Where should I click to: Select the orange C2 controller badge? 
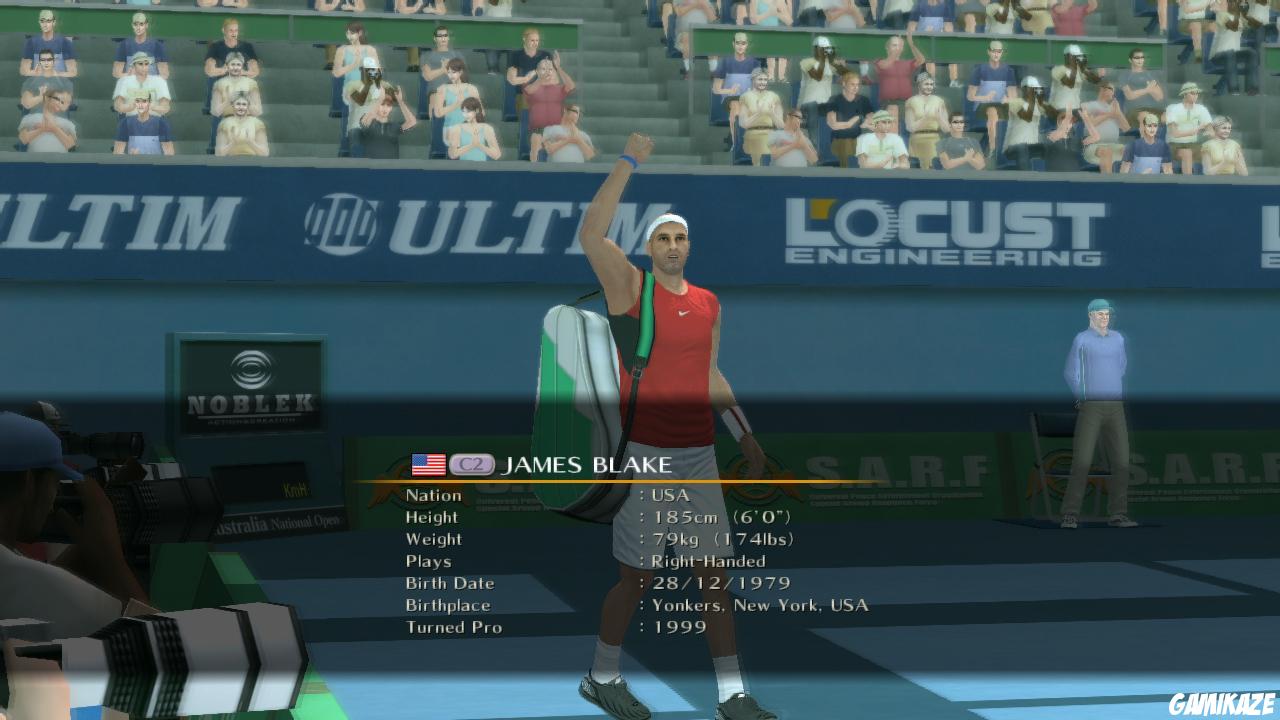tap(470, 462)
